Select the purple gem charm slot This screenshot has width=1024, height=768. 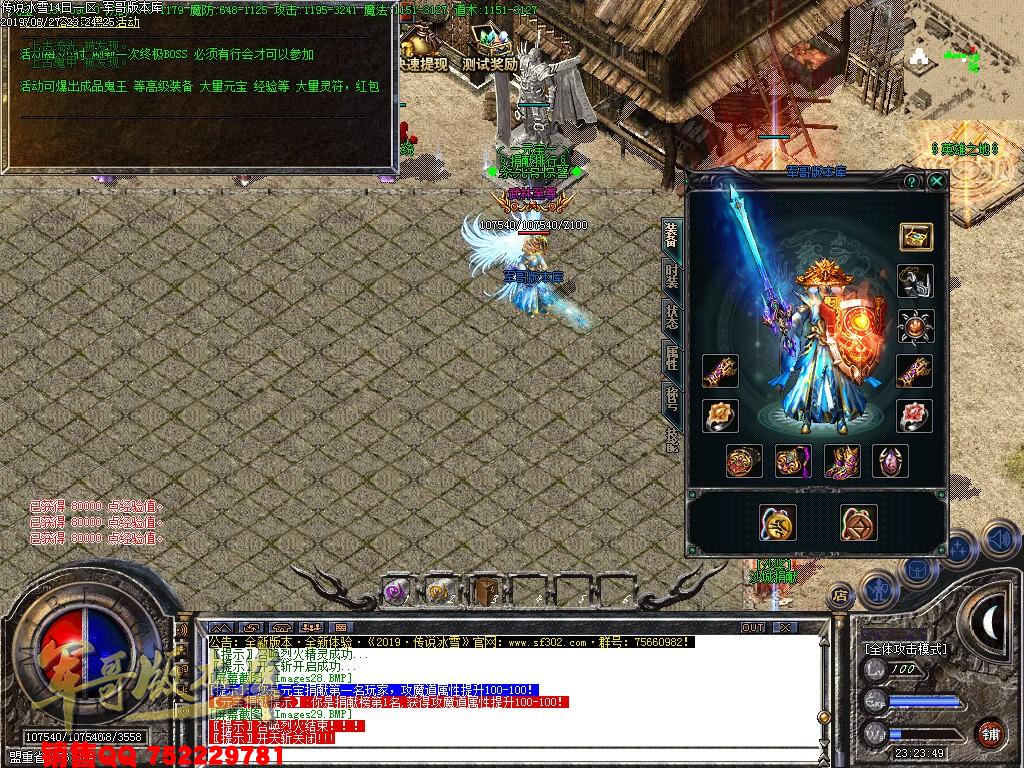pyautogui.click(x=890, y=461)
